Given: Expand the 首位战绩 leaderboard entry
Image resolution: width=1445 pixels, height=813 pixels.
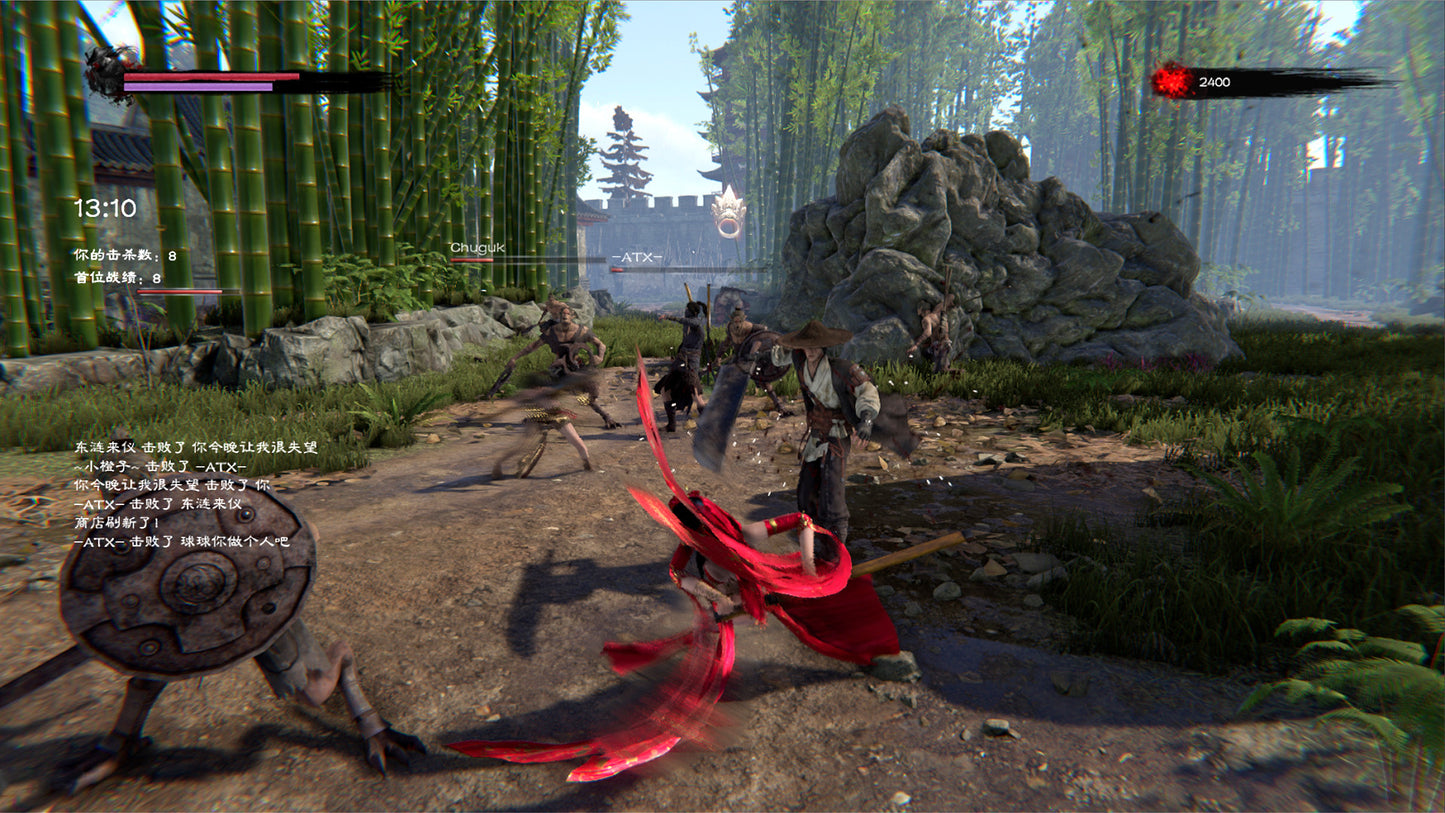Looking at the screenshot, I should click(x=115, y=279).
